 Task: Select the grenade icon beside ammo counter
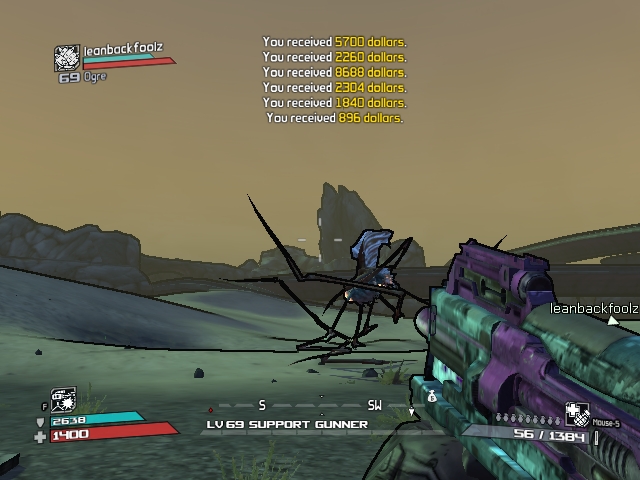click(x=577, y=414)
